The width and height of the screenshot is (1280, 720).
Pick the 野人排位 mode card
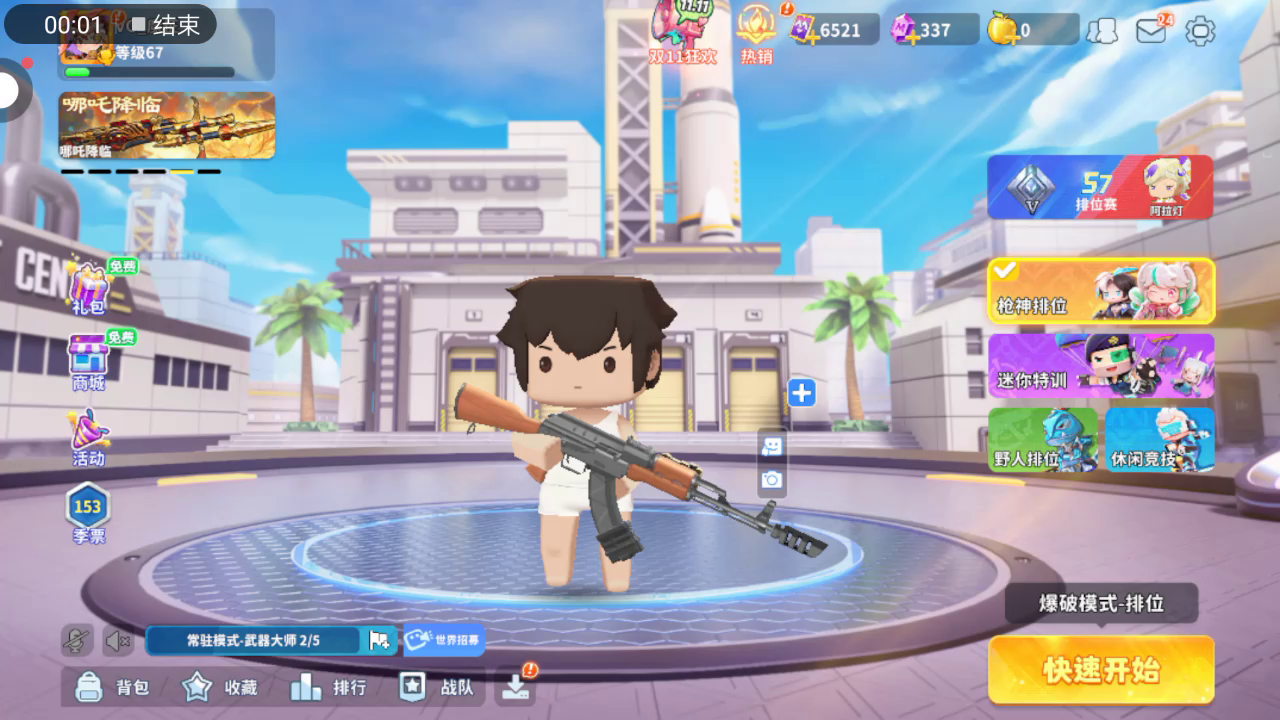click(x=1043, y=439)
